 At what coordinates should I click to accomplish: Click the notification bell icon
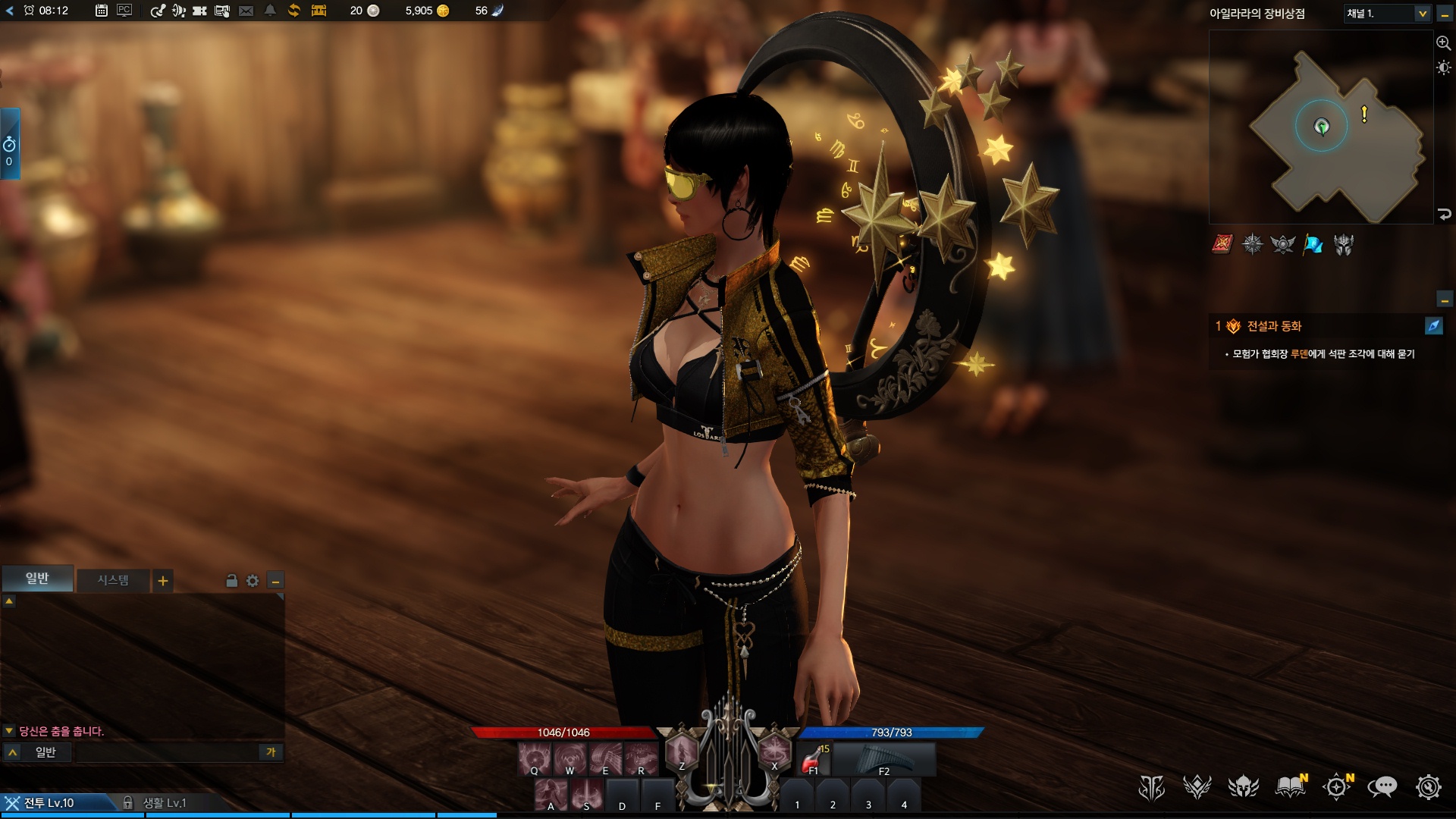(x=270, y=11)
